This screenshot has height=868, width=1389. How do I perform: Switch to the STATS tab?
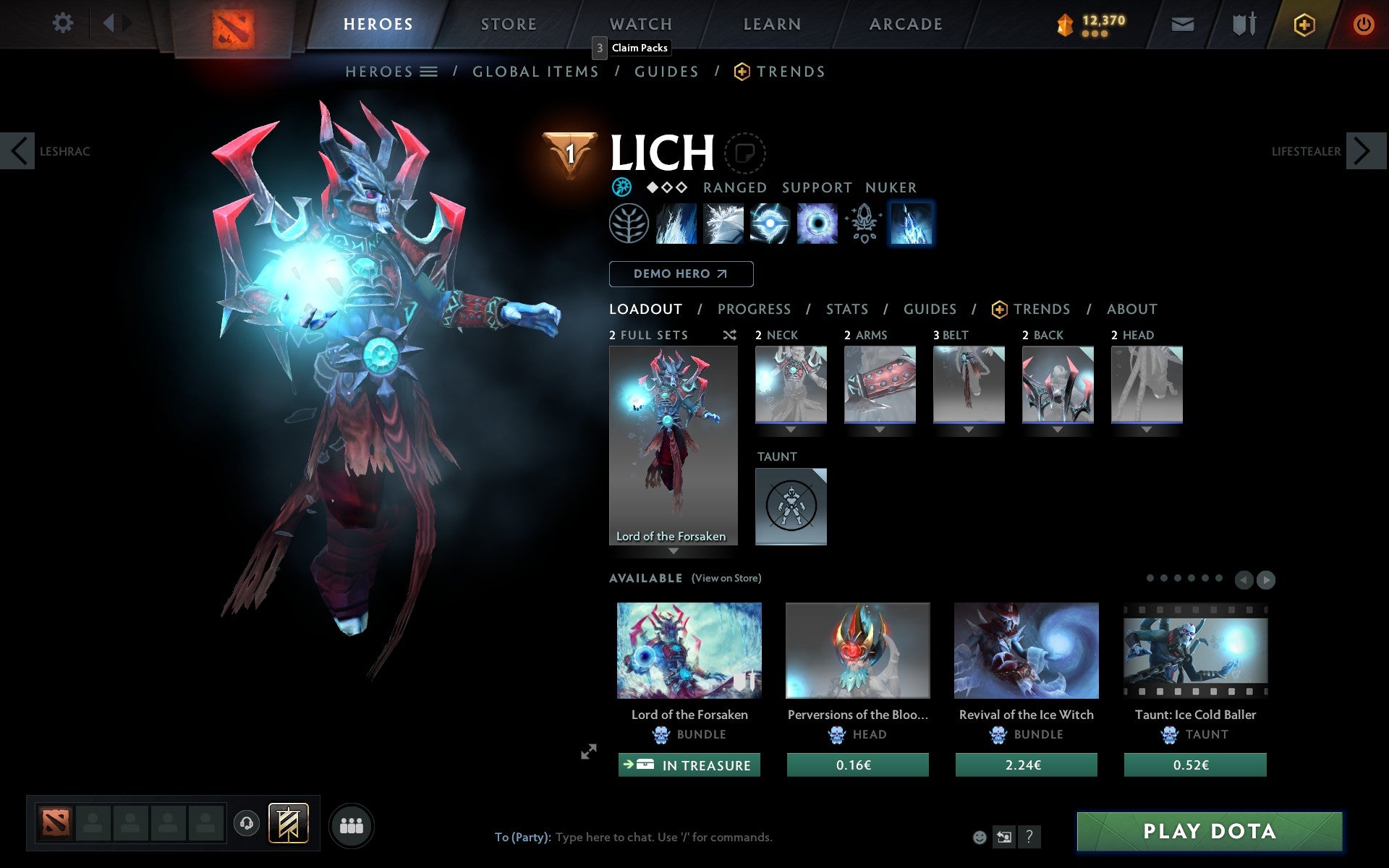[846, 309]
